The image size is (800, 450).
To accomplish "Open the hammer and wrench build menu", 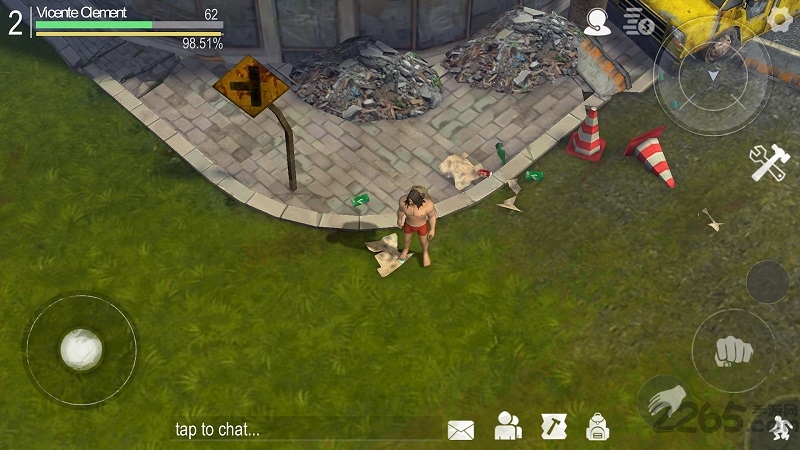I will click(x=770, y=163).
